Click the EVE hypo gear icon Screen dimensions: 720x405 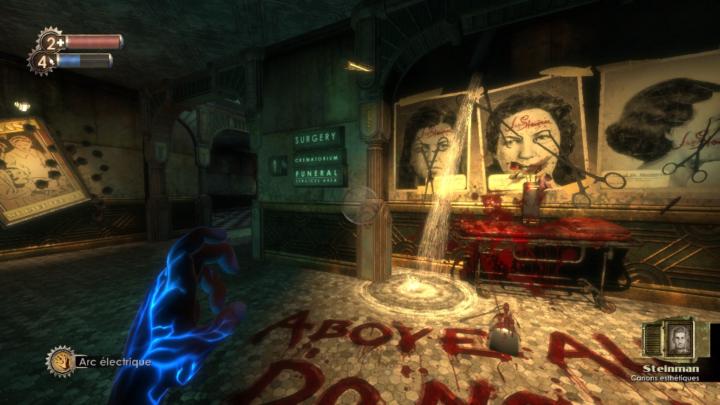pos(43,62)
